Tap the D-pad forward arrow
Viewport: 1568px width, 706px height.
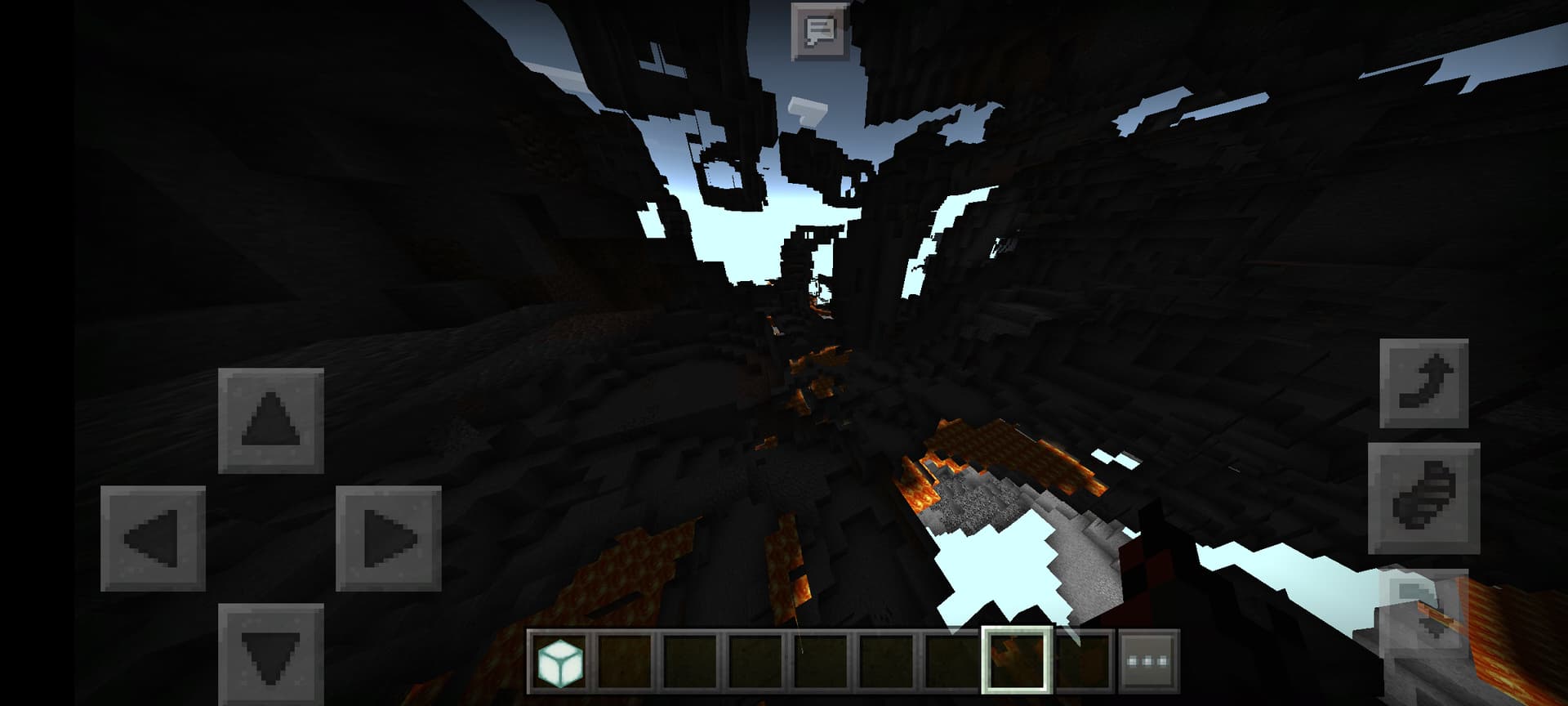click(x=271, y=420)
